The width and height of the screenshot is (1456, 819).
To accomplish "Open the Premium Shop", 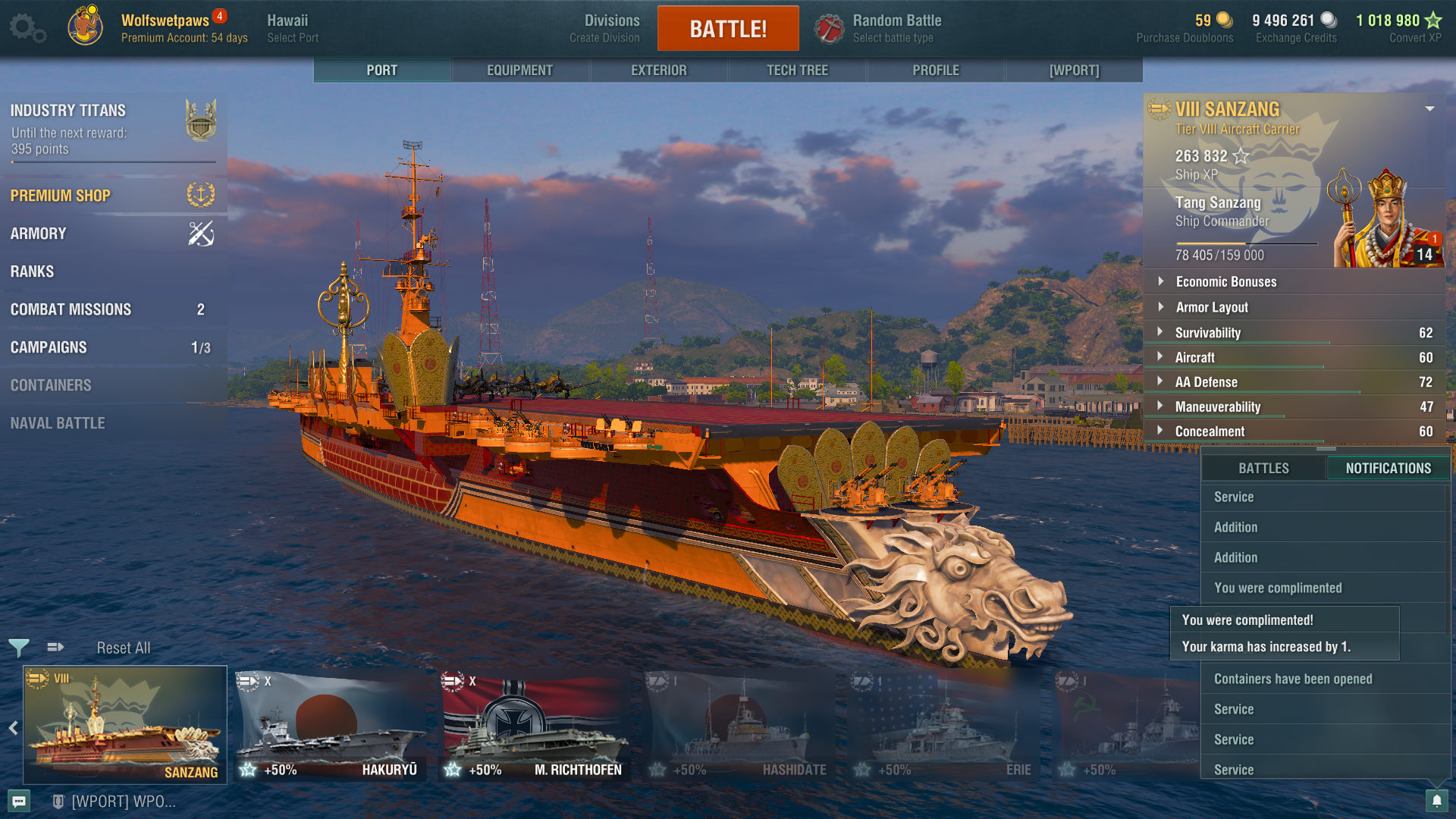I will (61, 196).
